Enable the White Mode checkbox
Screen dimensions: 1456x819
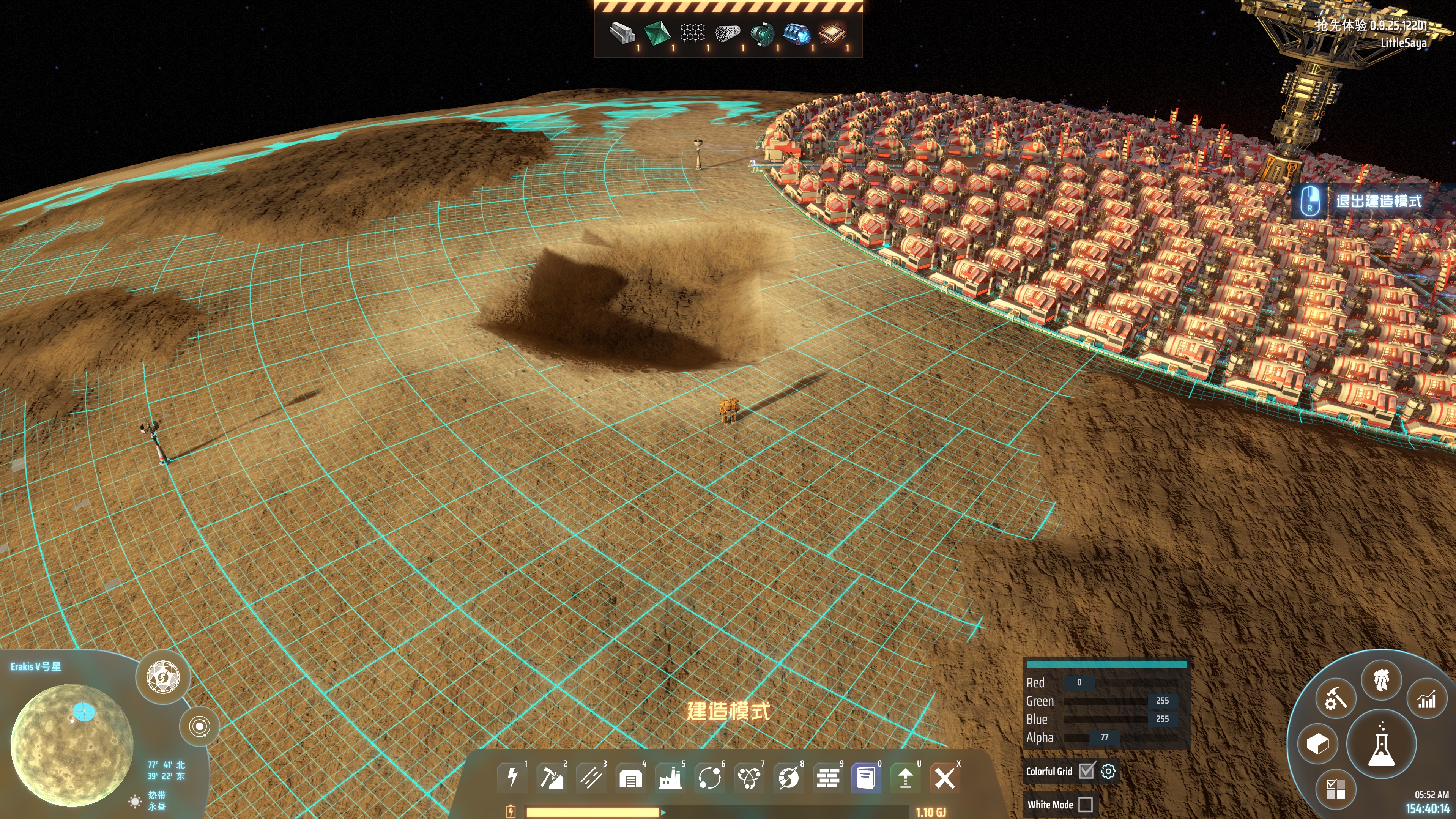tap(1085, 804)
